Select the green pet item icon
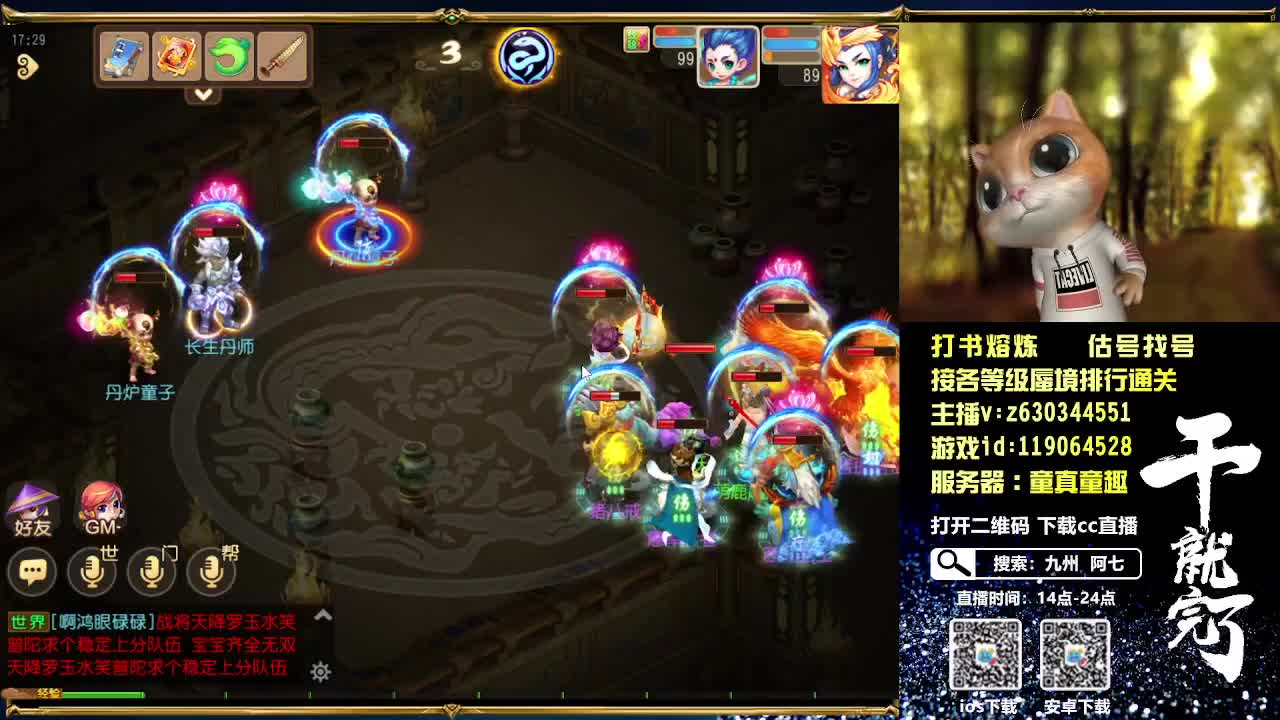This screenshot has width=1280, height=720. (231, 58)
